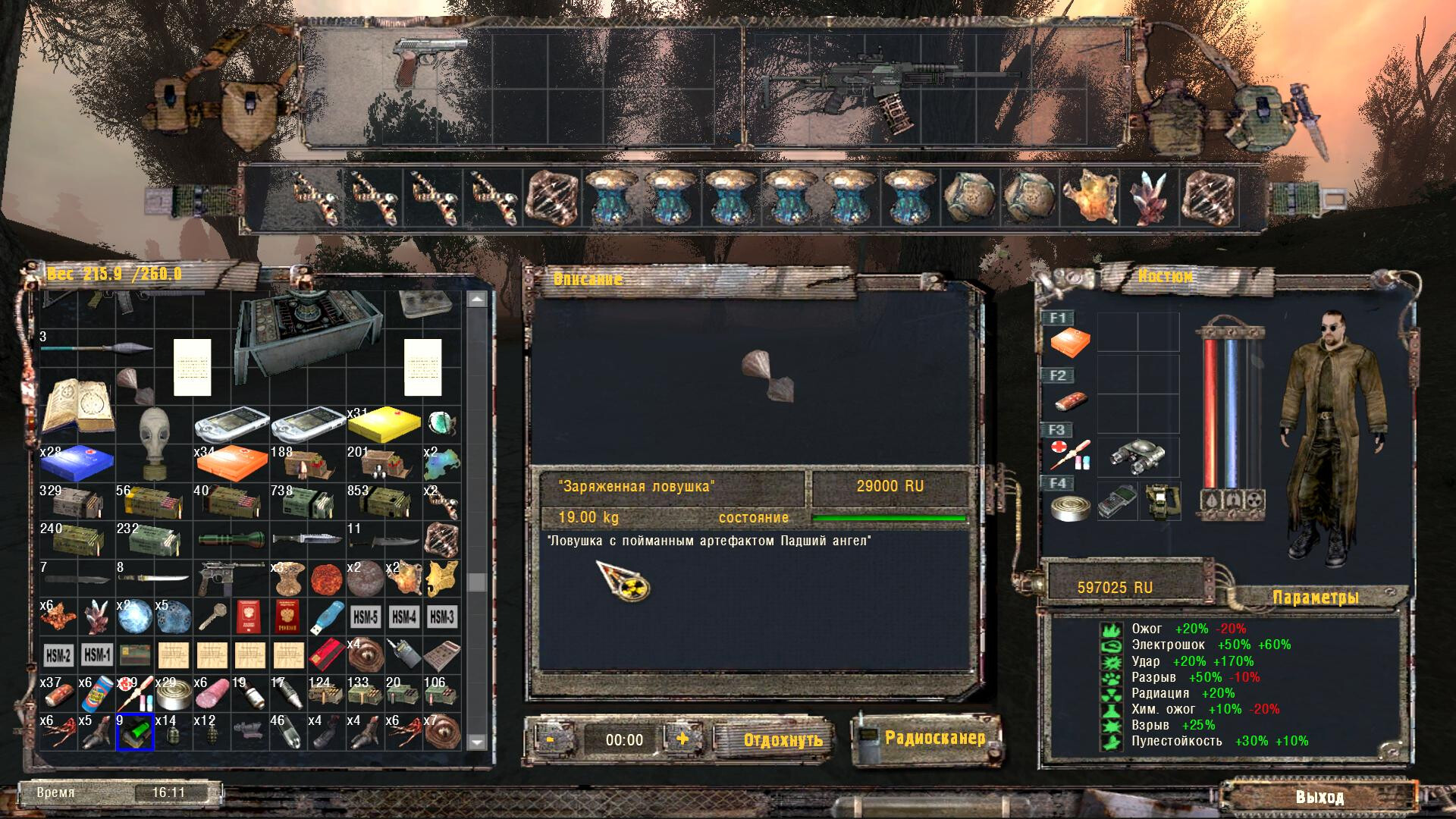Select the Mauser pistol in inventory
The height and width of the screenshot is (819, 1456).
(229, 579)
